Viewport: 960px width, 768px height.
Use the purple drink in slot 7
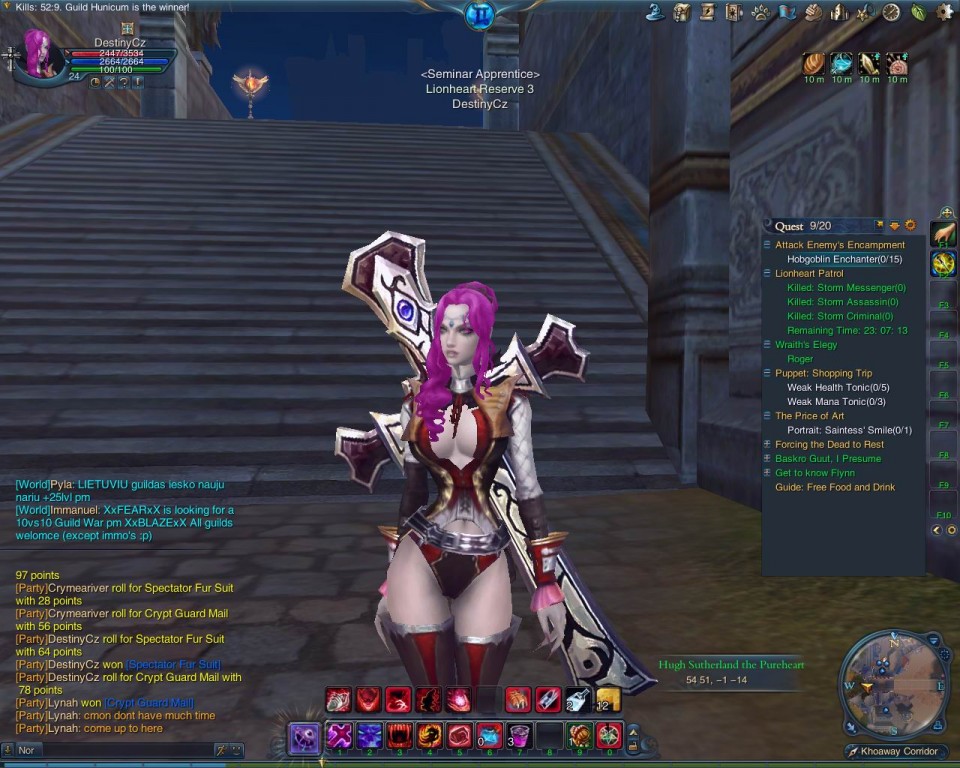(519, 737)
